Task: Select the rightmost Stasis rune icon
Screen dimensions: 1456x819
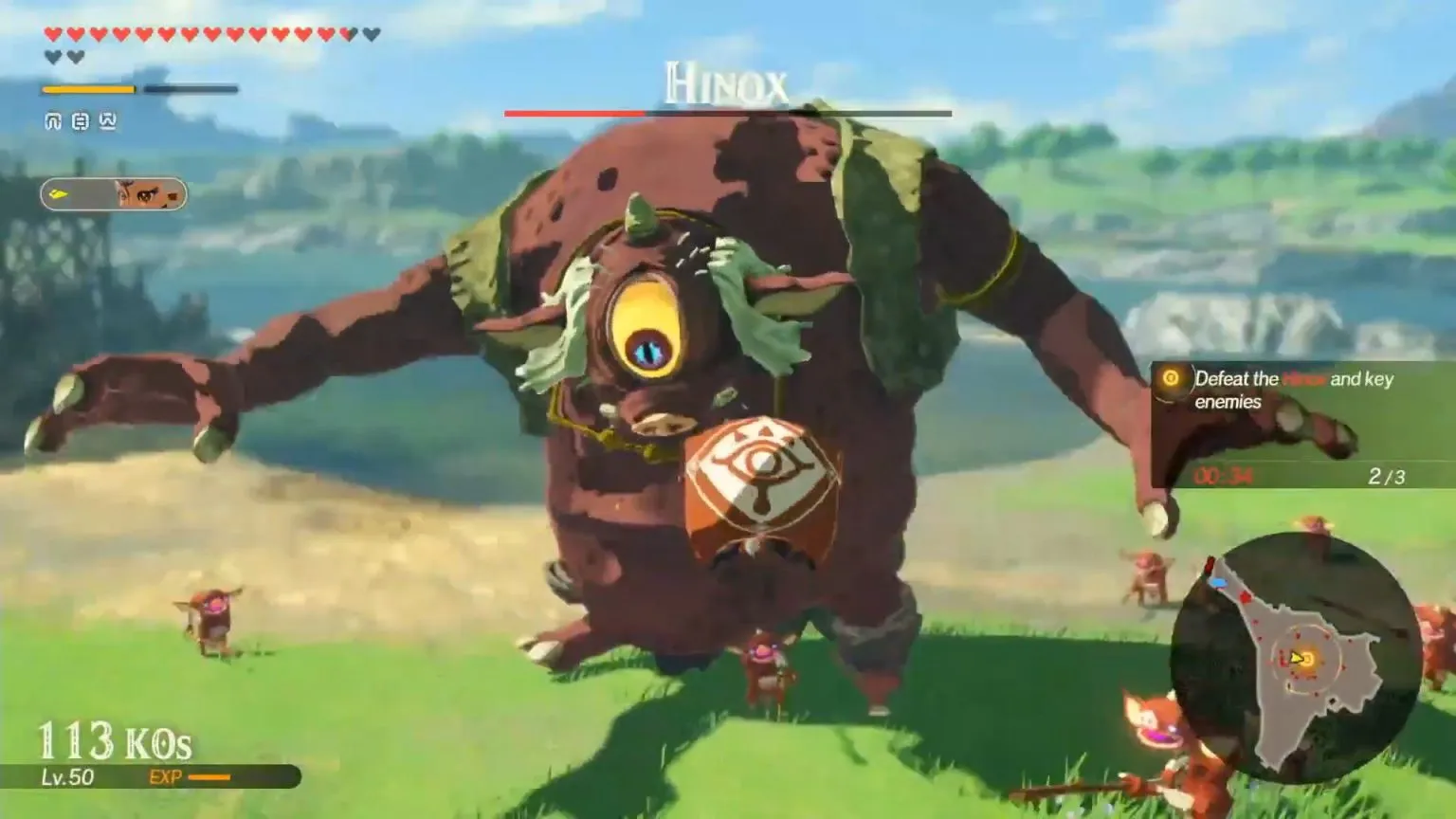Action: [108, 120]
